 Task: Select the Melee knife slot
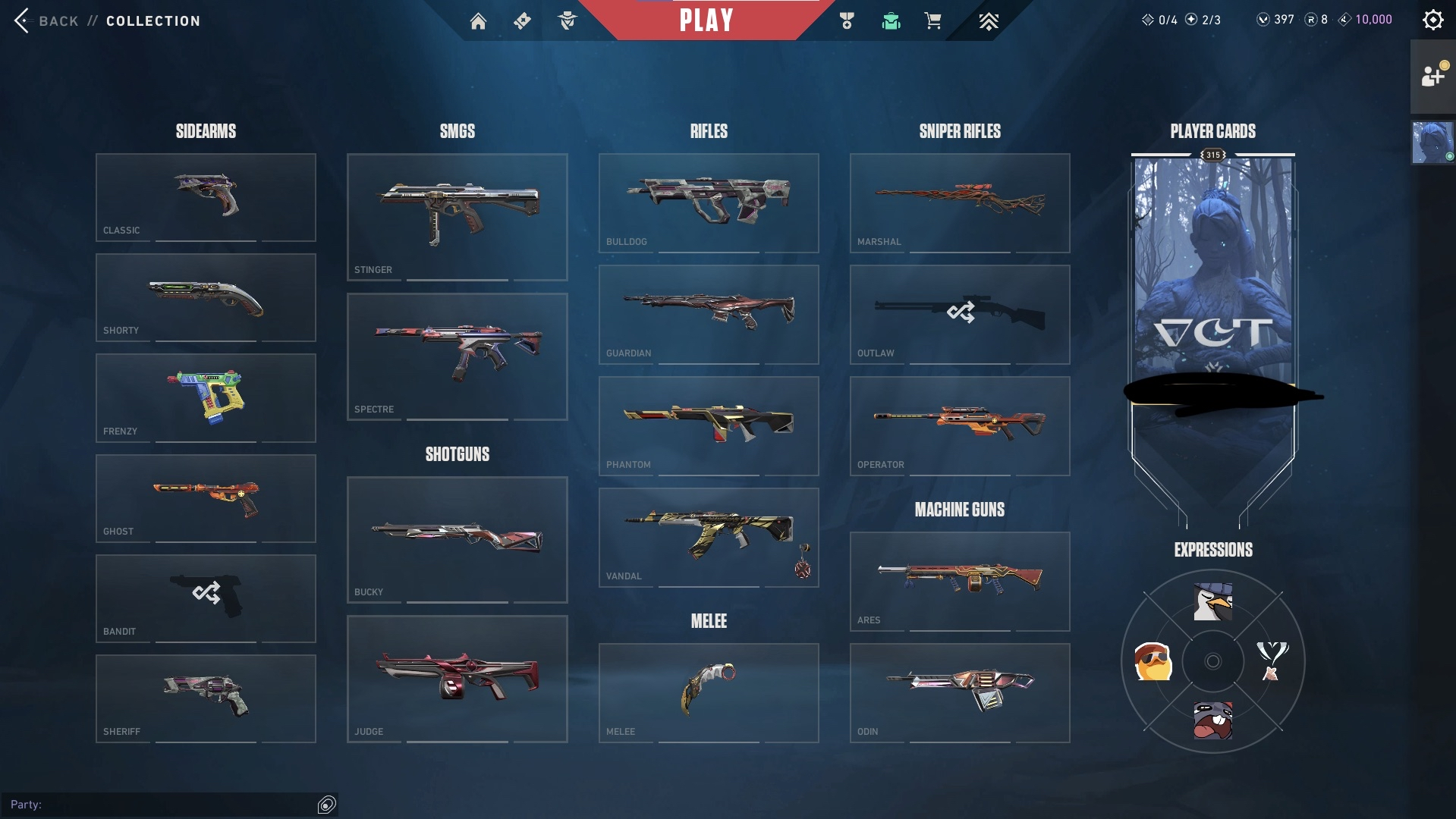pyautogui.click(x=709, y=692)
